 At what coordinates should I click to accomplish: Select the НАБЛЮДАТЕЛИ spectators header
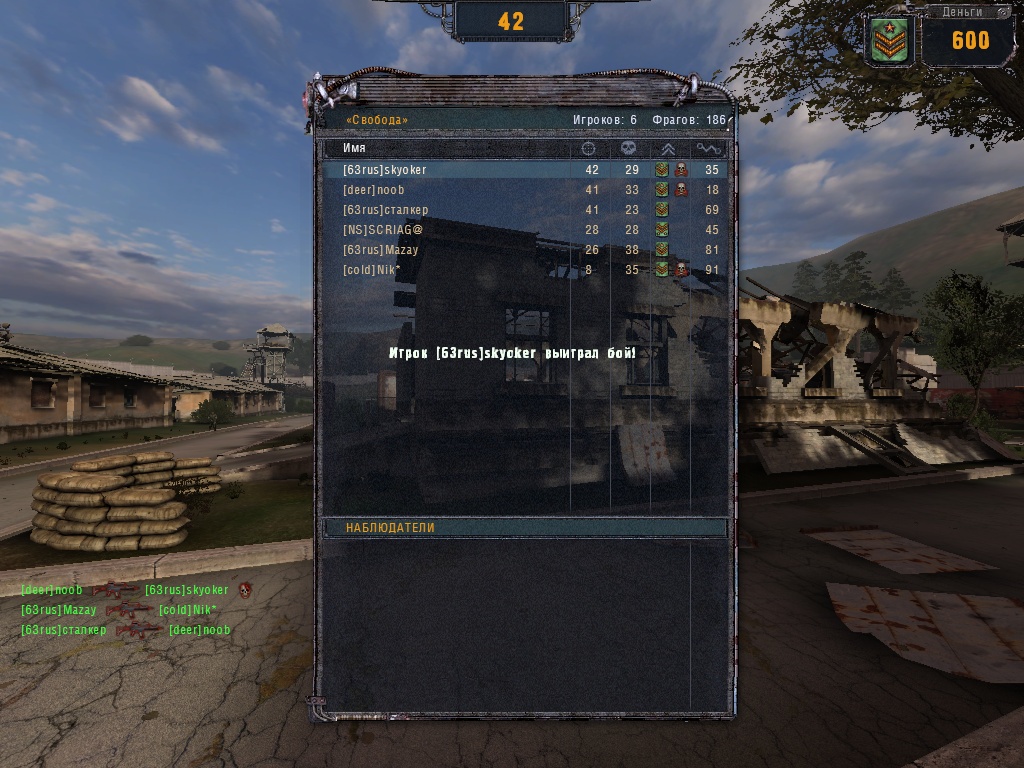tap(524, 527)
